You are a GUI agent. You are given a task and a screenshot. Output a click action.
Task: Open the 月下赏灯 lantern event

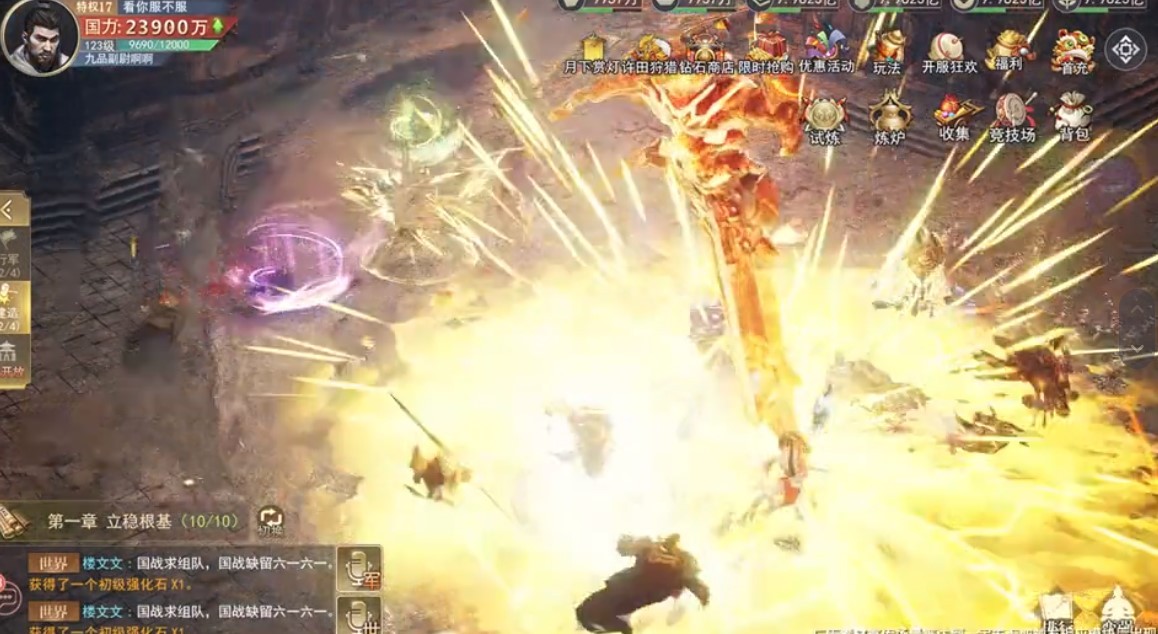(x=594, y=52)
